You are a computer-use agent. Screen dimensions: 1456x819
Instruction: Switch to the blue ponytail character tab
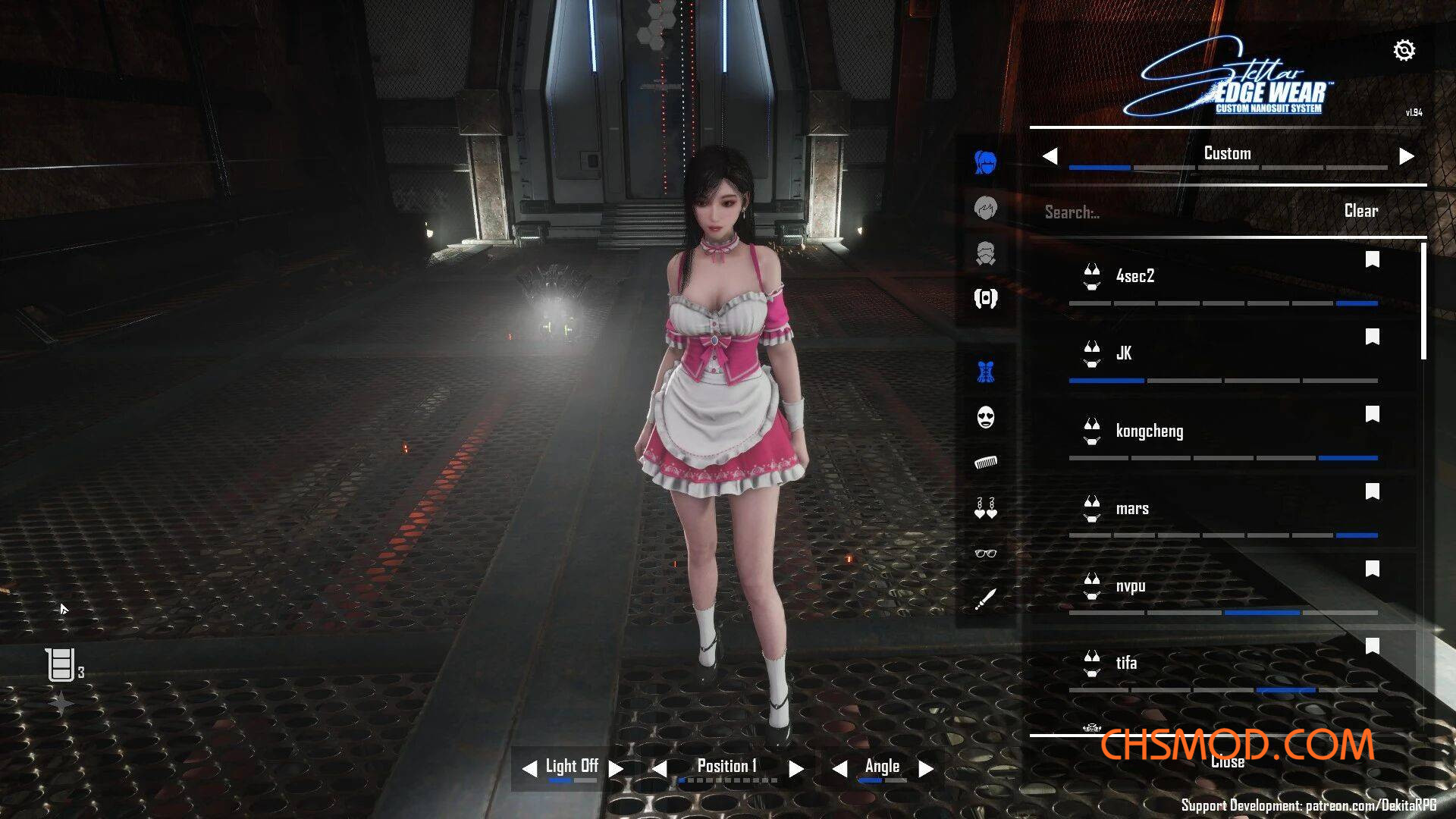pos(985,162)
